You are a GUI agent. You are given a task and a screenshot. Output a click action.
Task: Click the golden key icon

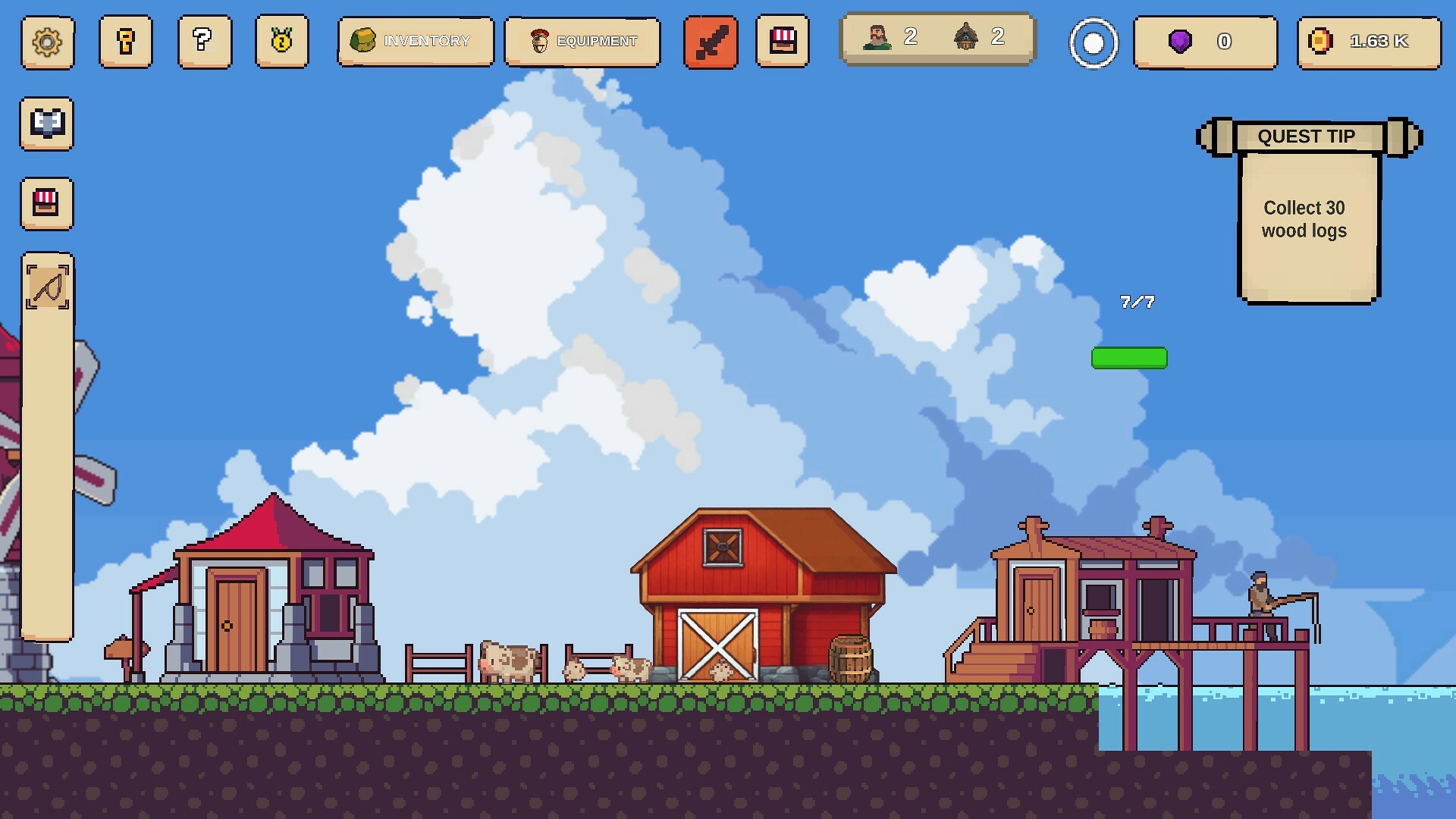click(x=126, y=42)
